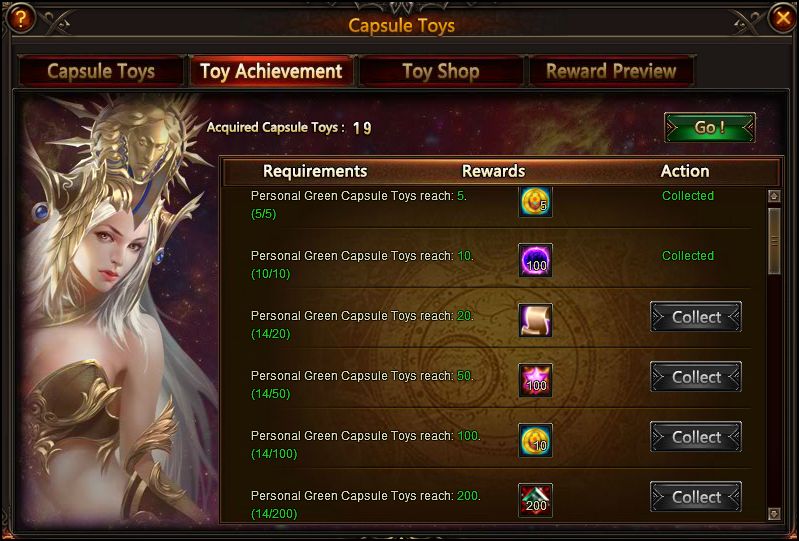This screenshot has width=799, height=541.
Task: Inspect the gold coin 5 reward icon
Action: [535, 202]
